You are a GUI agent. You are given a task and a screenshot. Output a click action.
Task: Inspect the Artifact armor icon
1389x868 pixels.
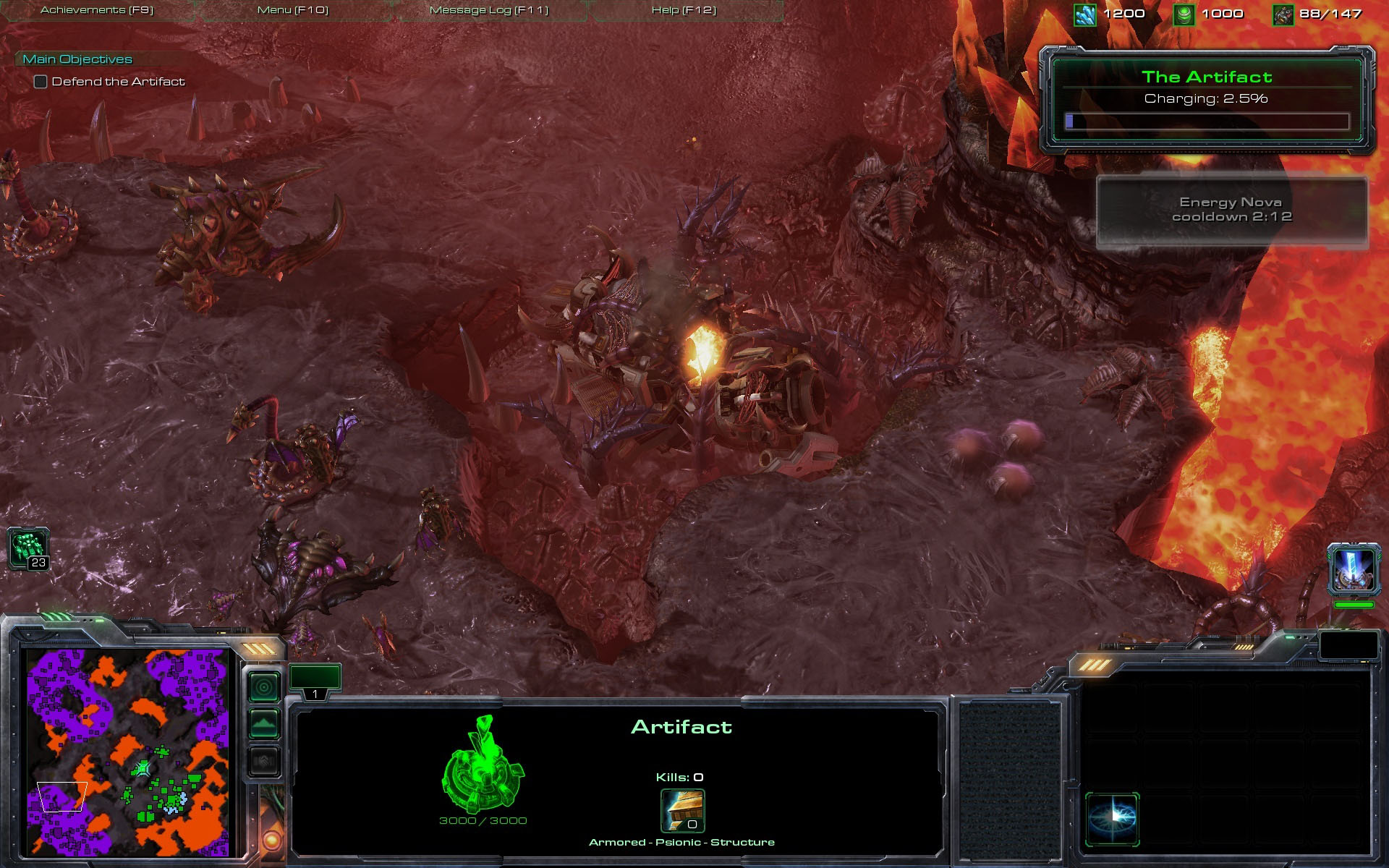[682, 810]
